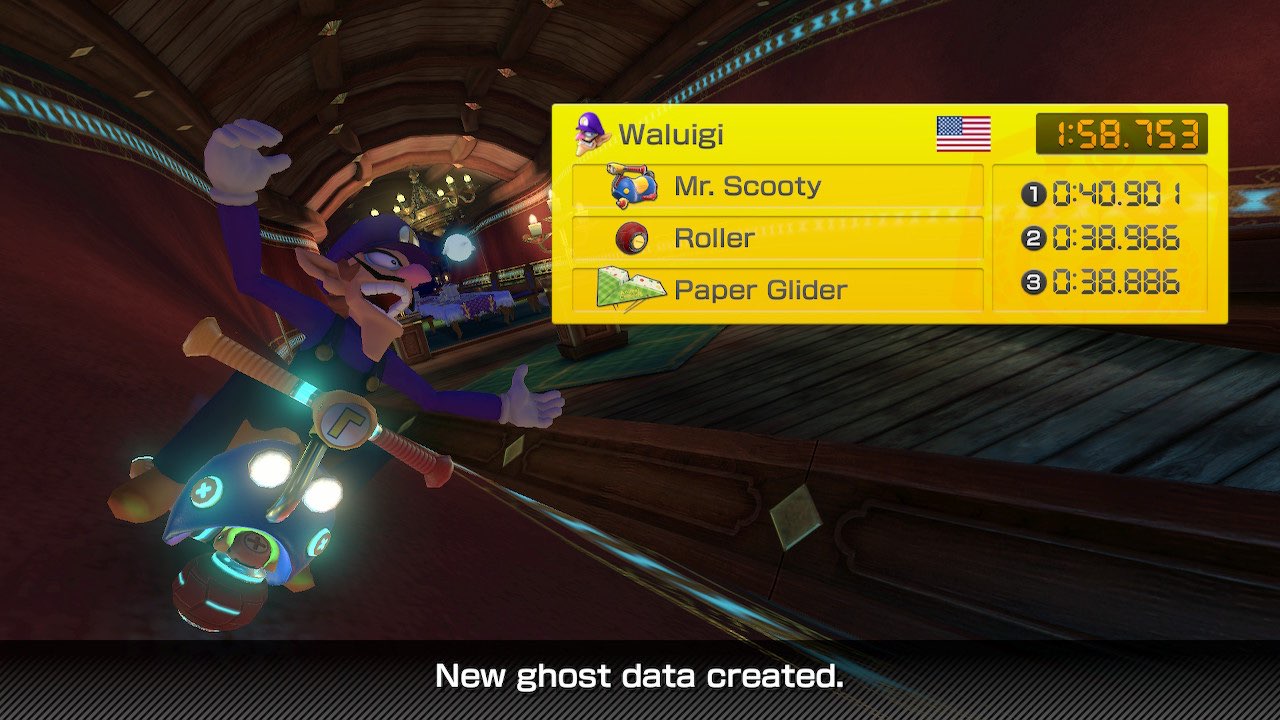The height and width of the screenshot is (720, 1280).
Task: Choose the Mr. Scooty vehicle row
Action: tap(776, 187)
